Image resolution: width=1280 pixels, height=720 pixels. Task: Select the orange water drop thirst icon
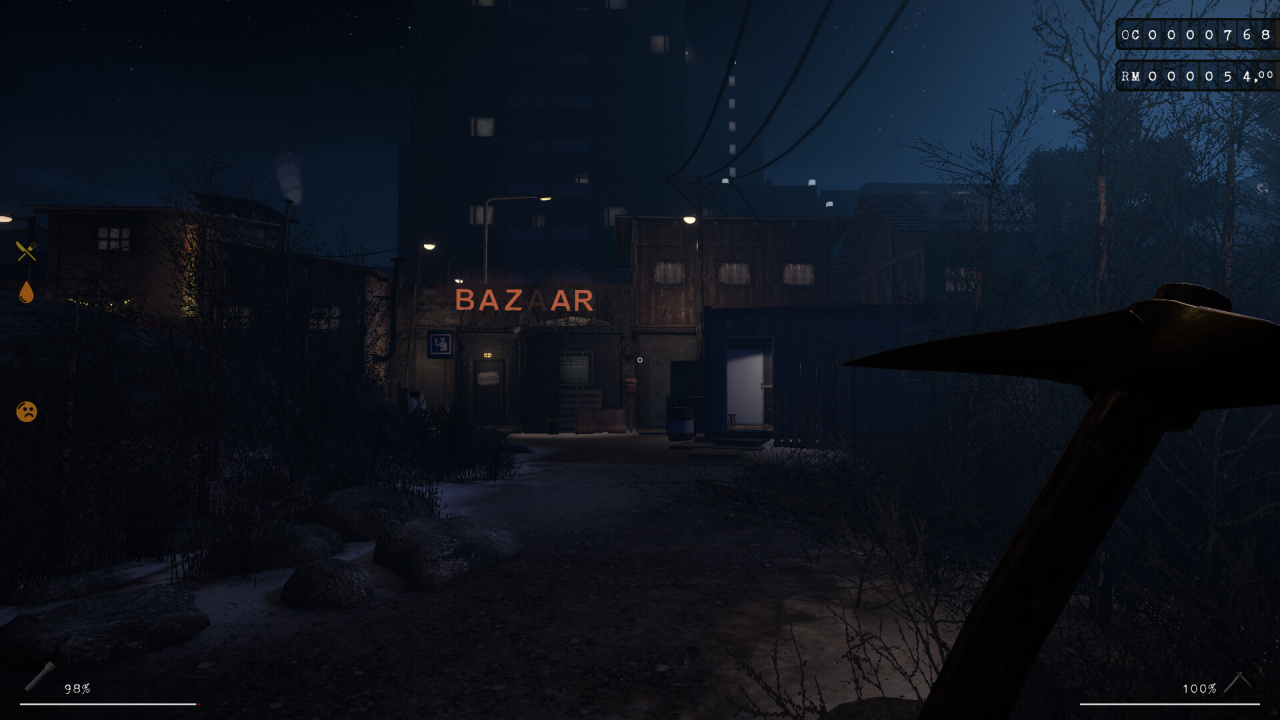pos(26,292)
